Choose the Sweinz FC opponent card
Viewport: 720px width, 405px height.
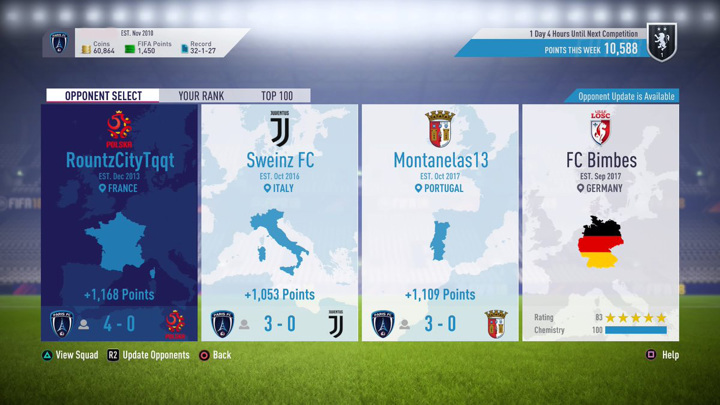tap(280, 222)
